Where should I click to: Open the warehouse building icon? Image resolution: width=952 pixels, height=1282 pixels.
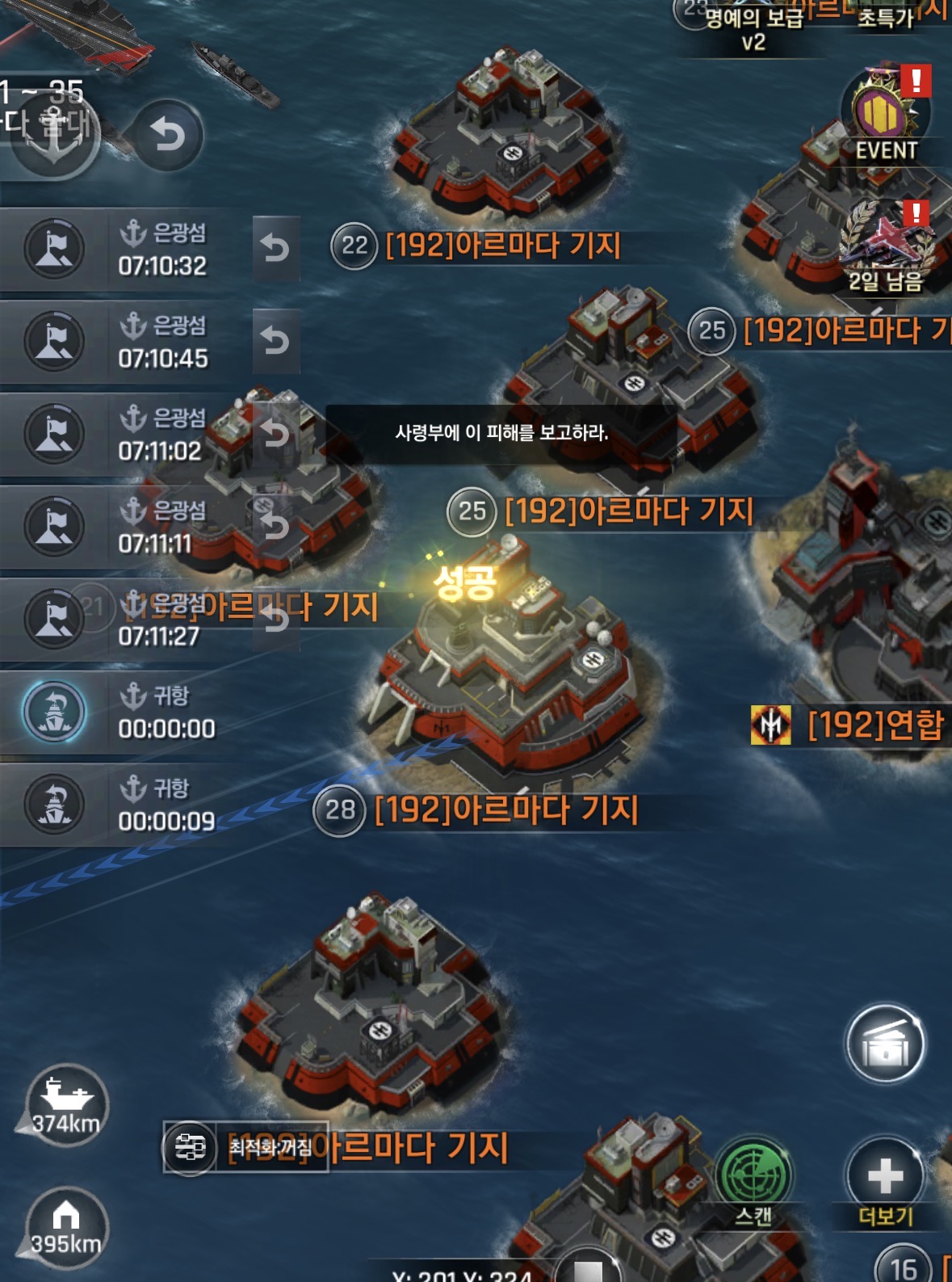pyautogui.click(x=885, y=1045)
